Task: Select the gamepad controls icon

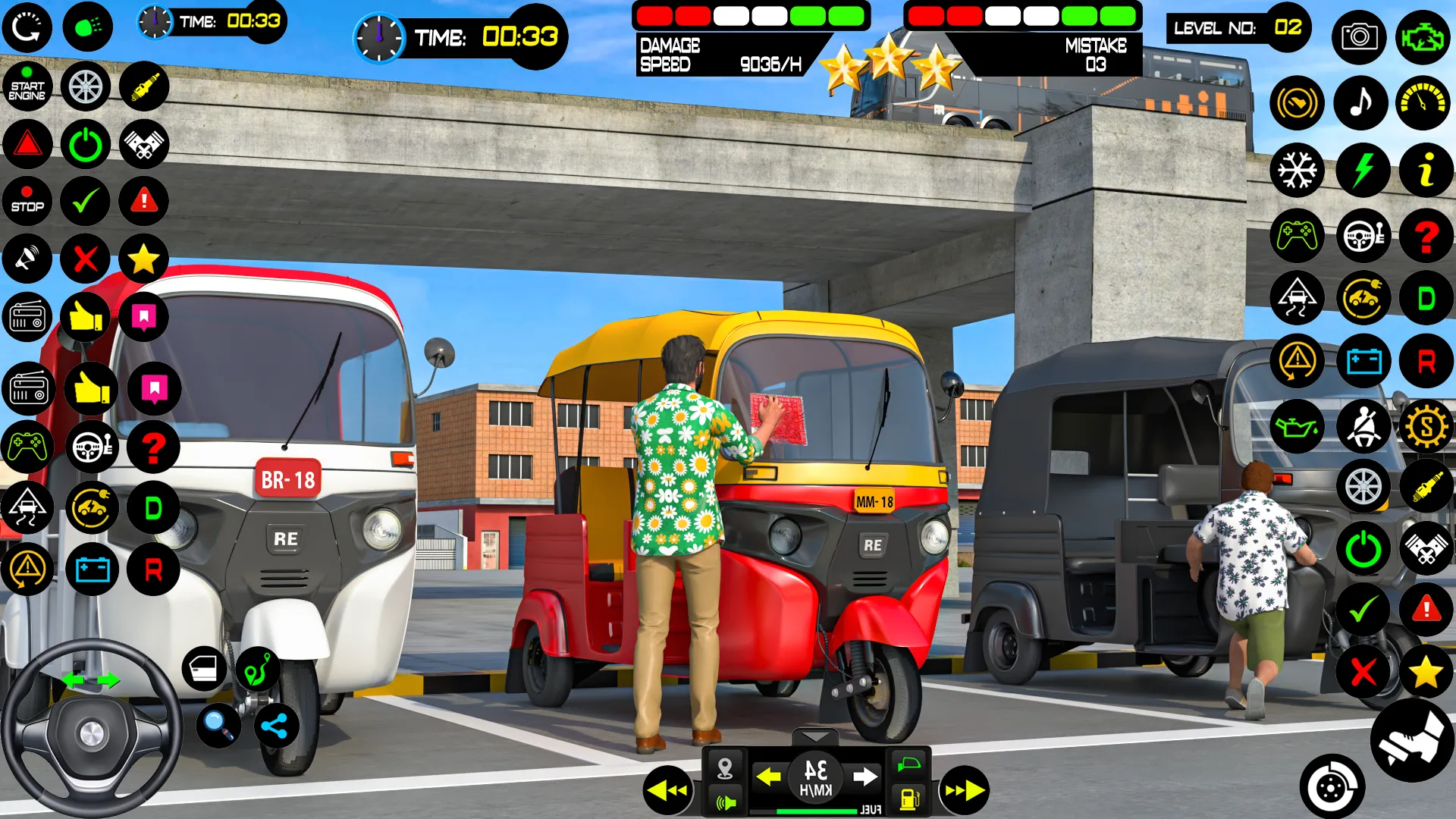Action: coord(1297,237)
